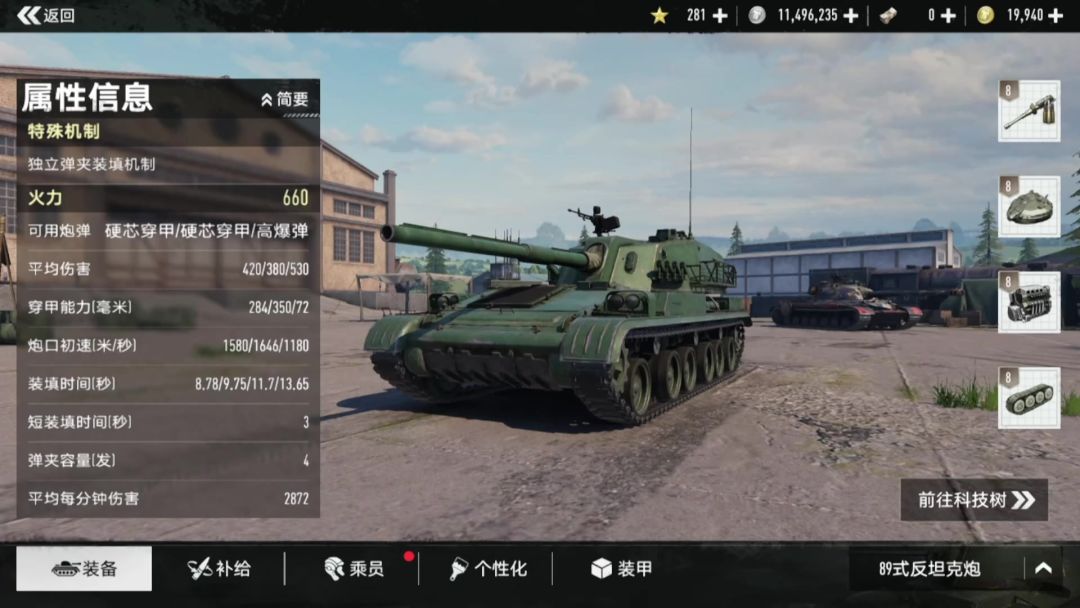Image resolution: width=1080 pixels, height=608 pixels.
Task: Open the 个性化 customization tab
Action: click(x=487, y=569)
